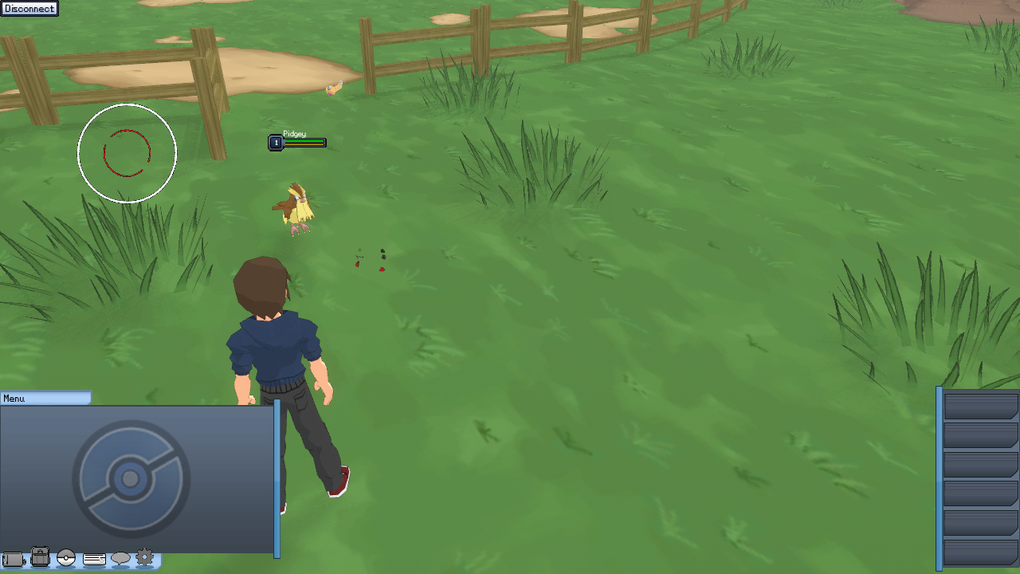
Task: Click the circular compass radar
Action: pyautogui.click(x=127, y=153)
